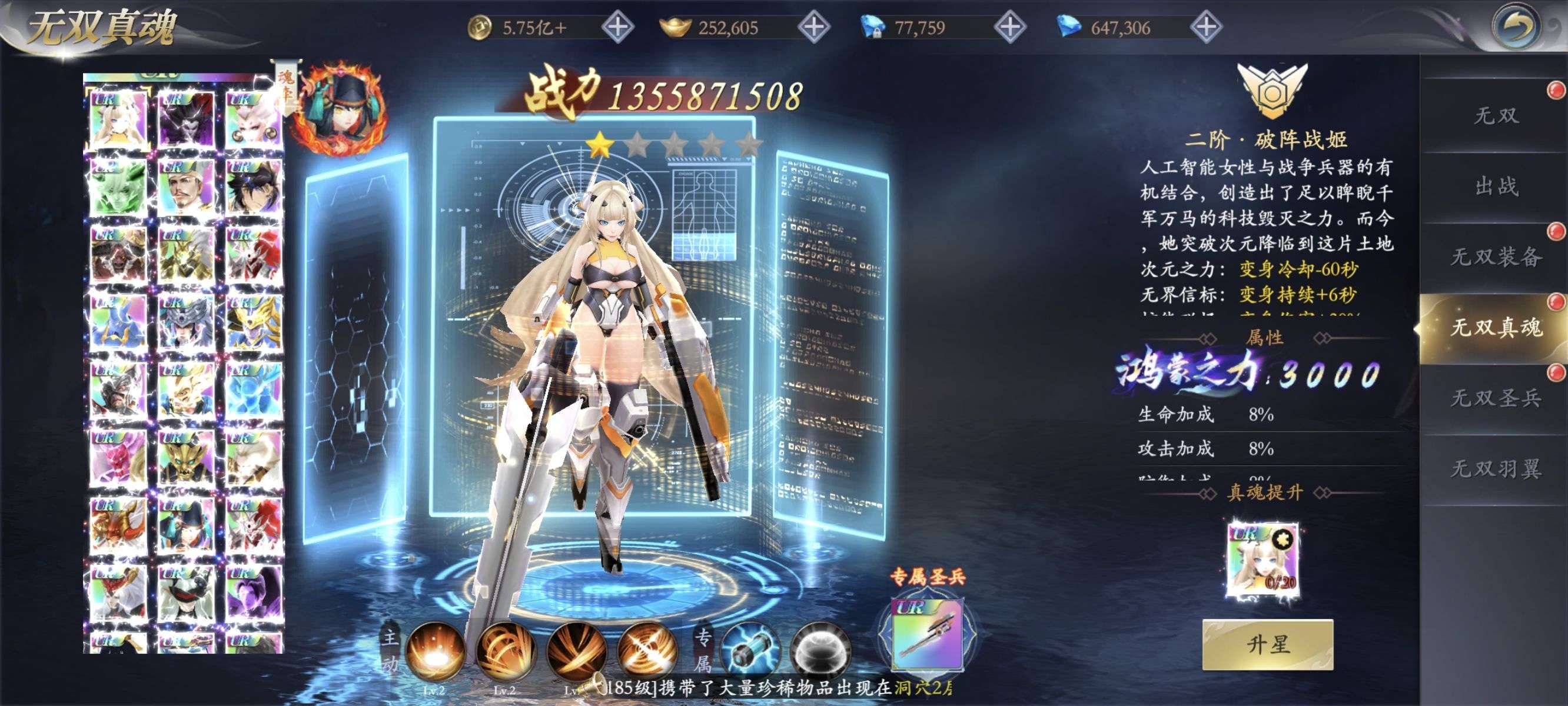Click the 升星 star upgrade button
The width and height of the screenshot is (1568, 706).
(x=1267, y=644)
